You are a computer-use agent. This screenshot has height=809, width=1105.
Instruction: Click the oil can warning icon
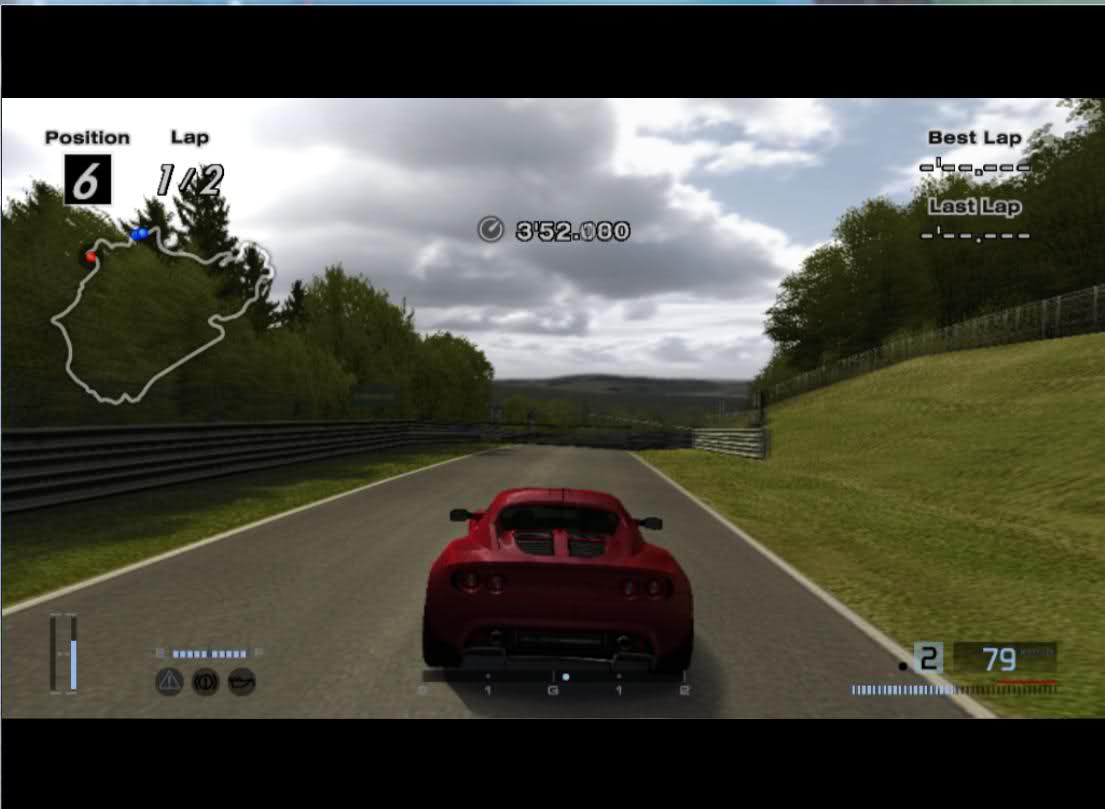point(242,683)
